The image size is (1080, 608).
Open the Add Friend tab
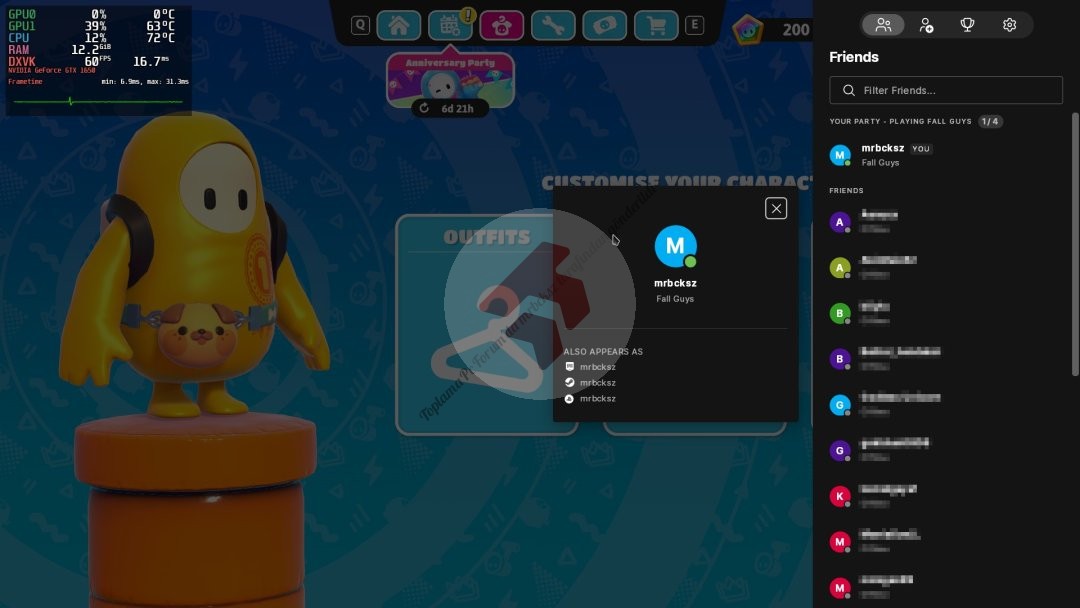[x=926, y=25]
